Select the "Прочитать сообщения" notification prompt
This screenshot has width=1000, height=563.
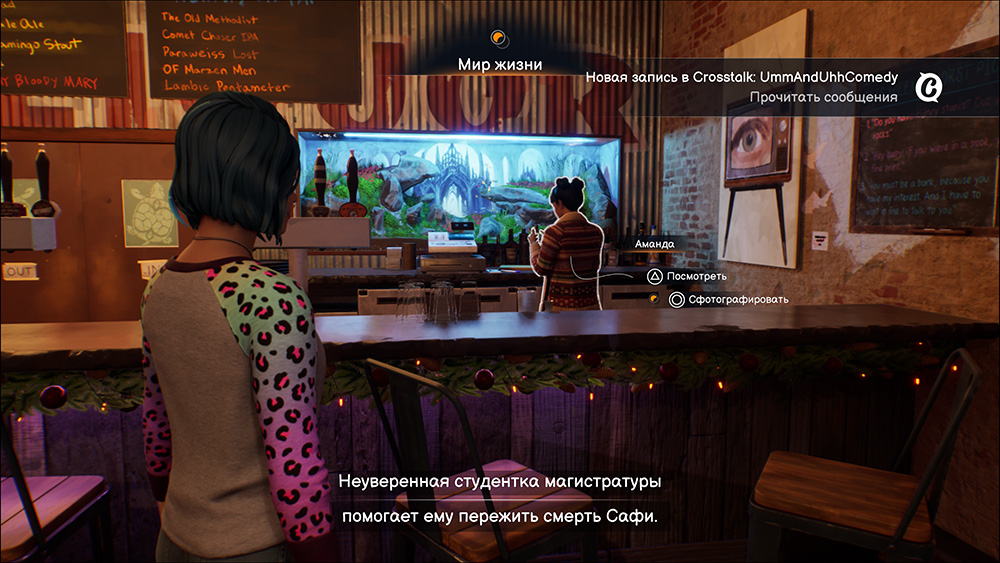(824, 97)
